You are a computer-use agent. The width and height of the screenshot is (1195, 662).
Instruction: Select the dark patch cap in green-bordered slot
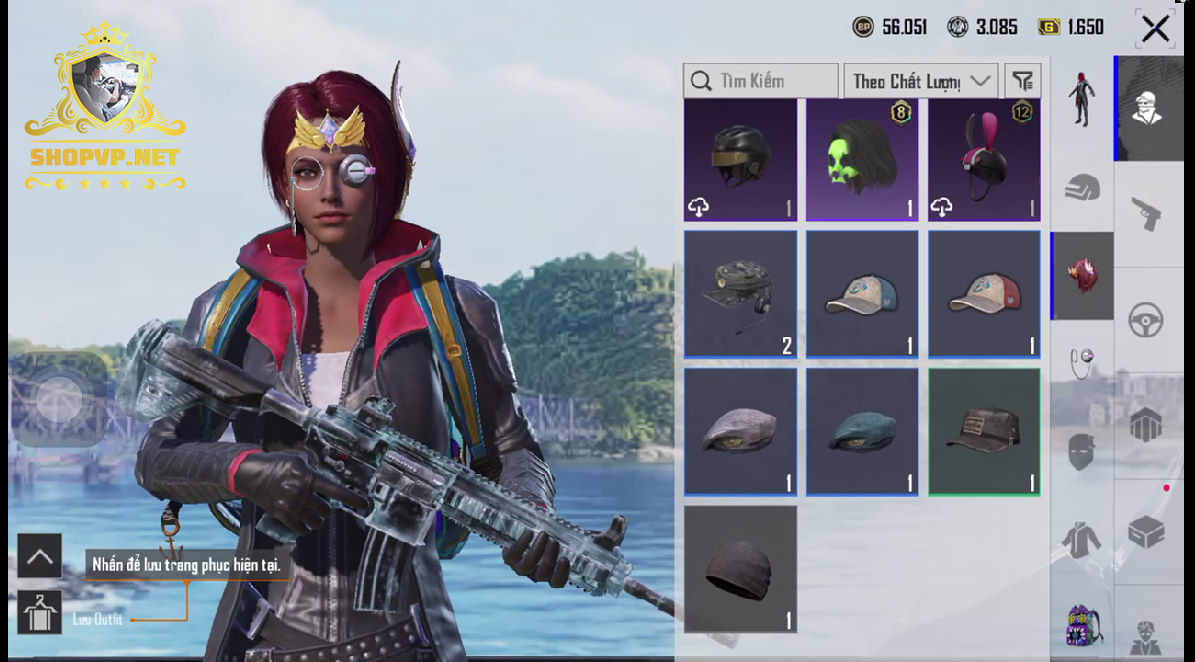coord(984,432)
